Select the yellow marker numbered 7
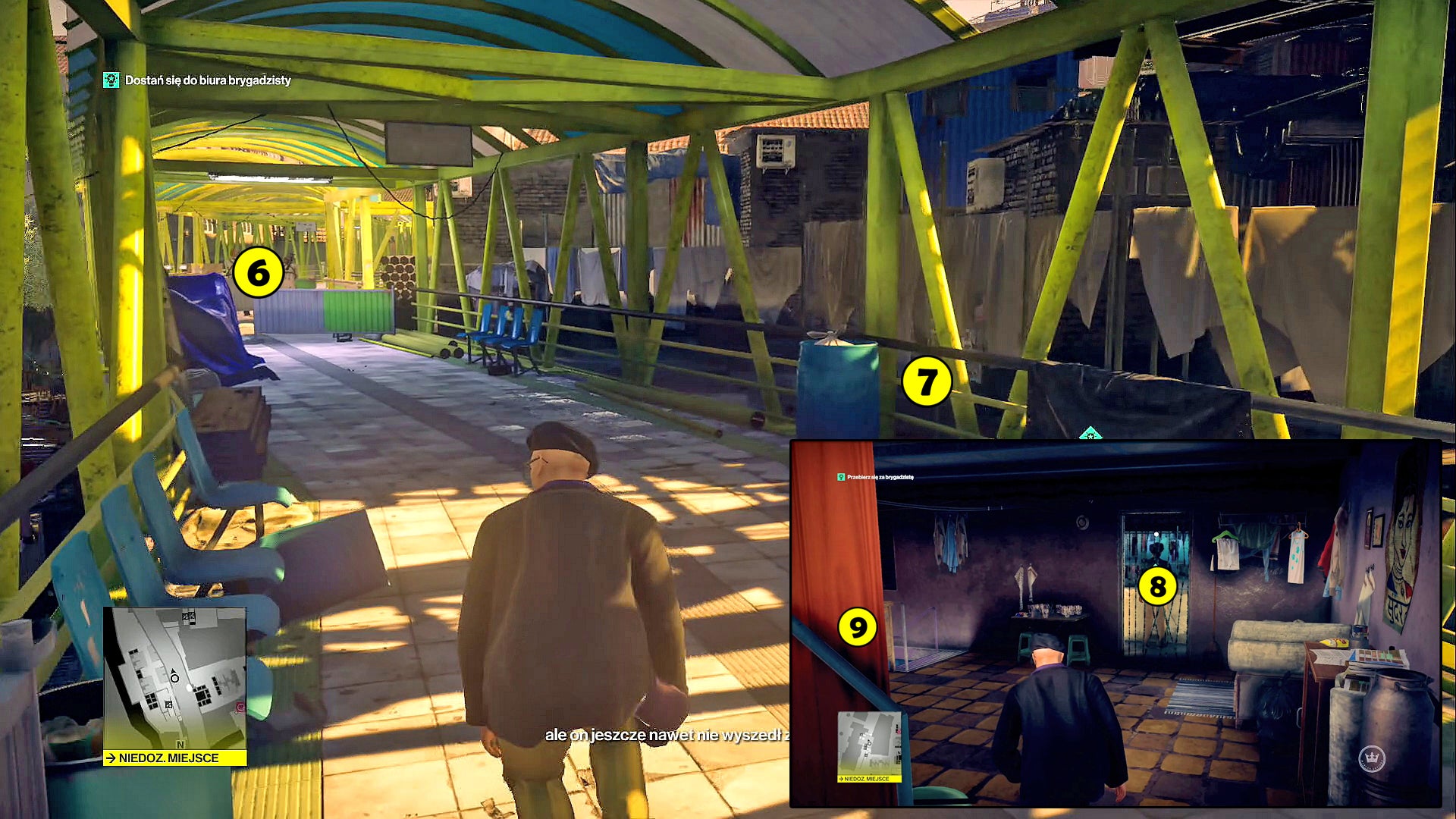The height and width of the screenshot is (819, 1456). pyautogui.click(x=926, y=381)
